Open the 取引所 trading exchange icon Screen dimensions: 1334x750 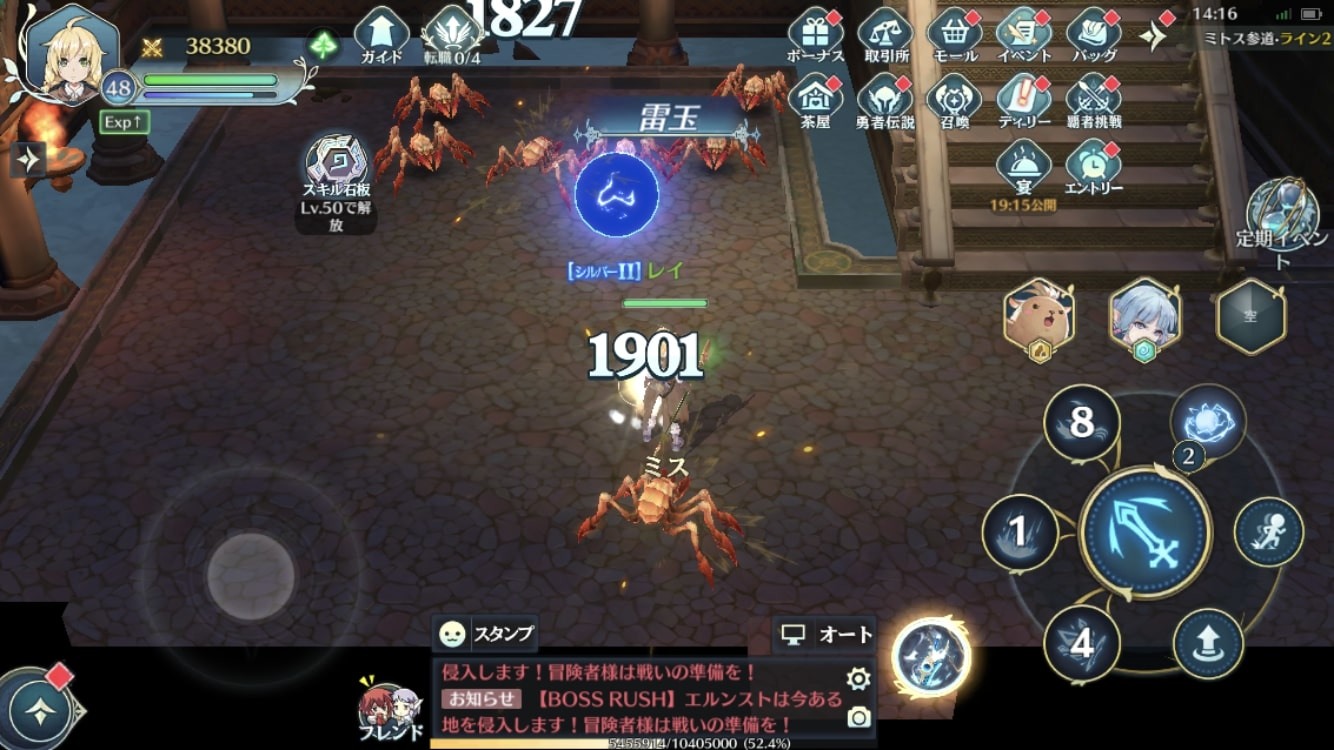[x=886, y=30]
